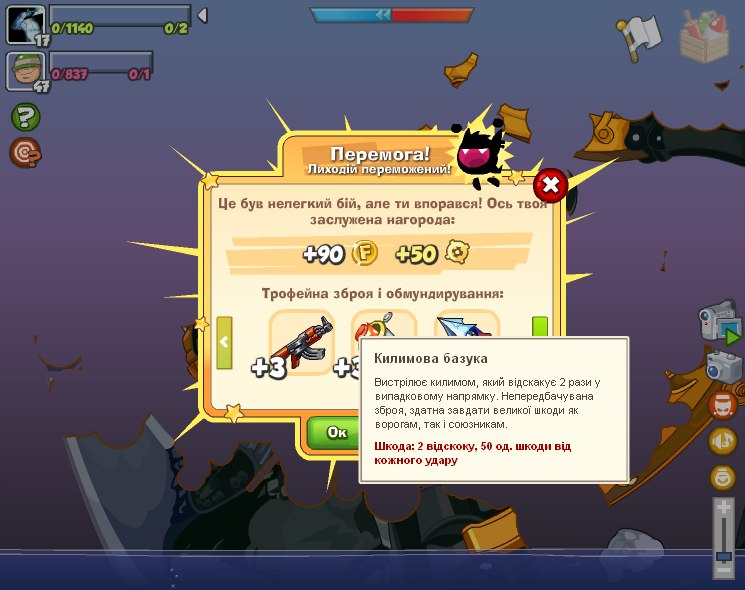Confirm the victory reward with Ок

click(x=336, y=431)
